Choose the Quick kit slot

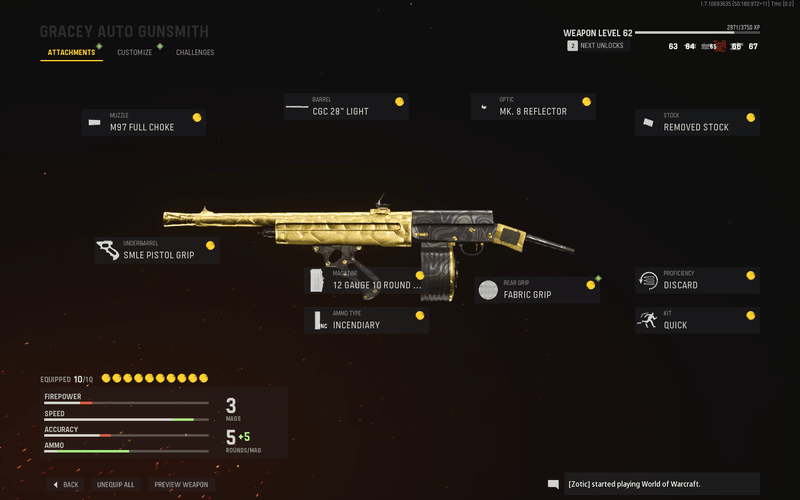[697, 320]
